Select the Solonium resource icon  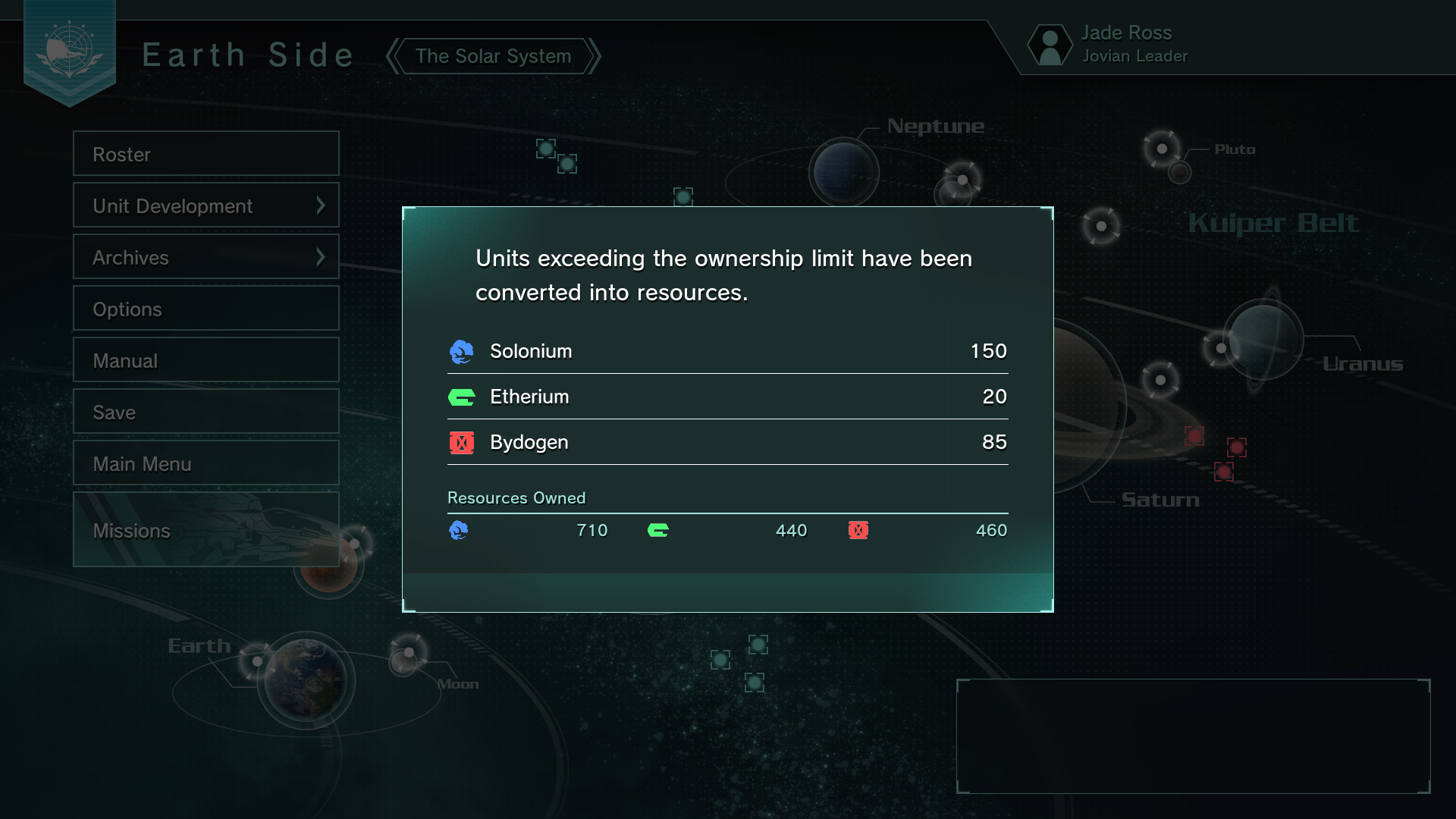462,351
